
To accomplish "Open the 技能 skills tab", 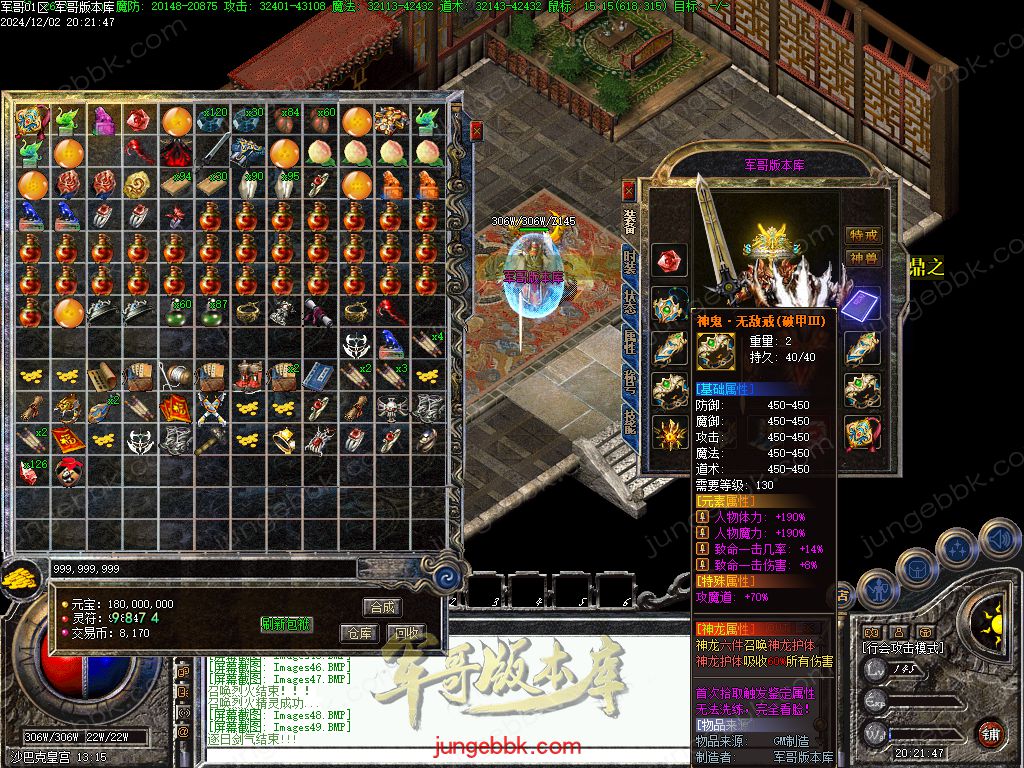I will click(x=629, y=420).
